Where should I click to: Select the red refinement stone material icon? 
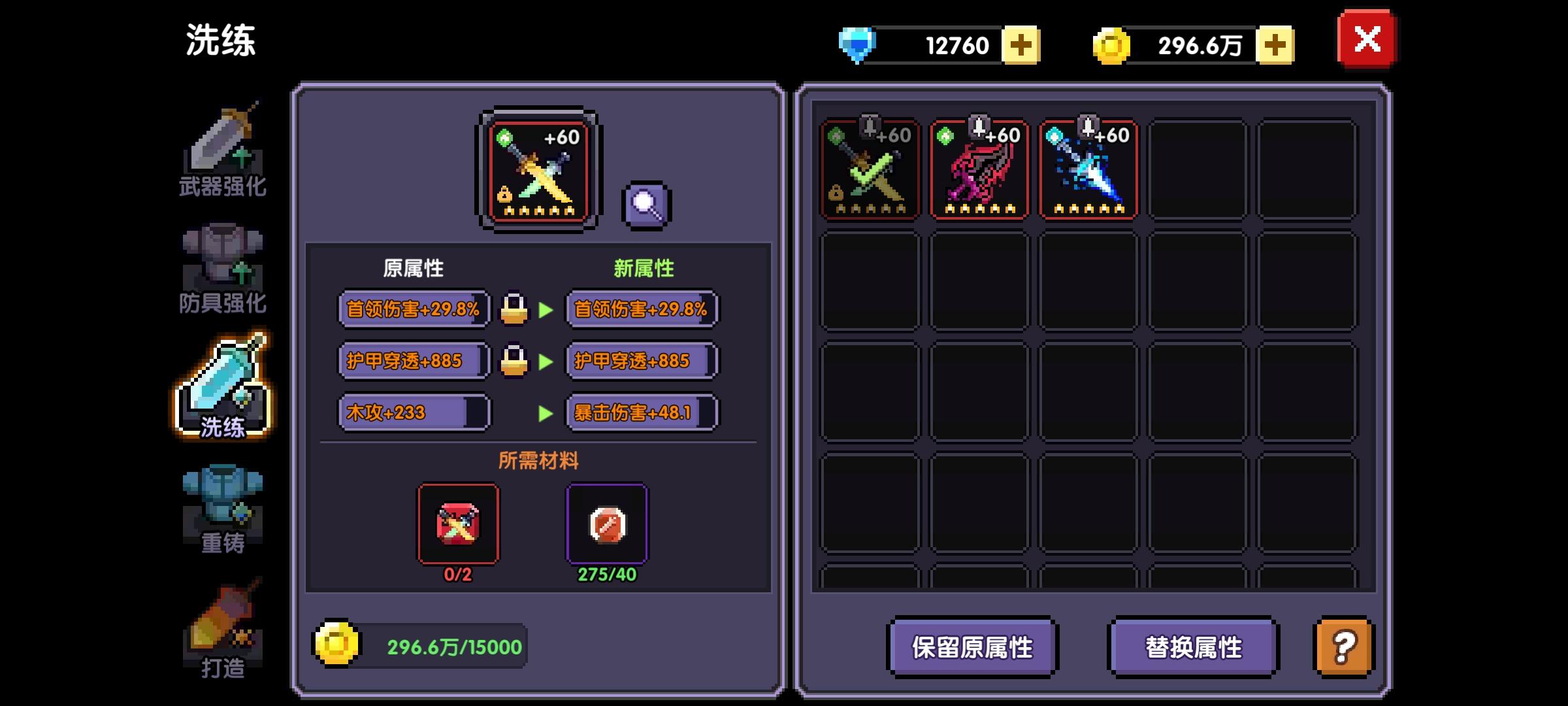coord(459,523)
